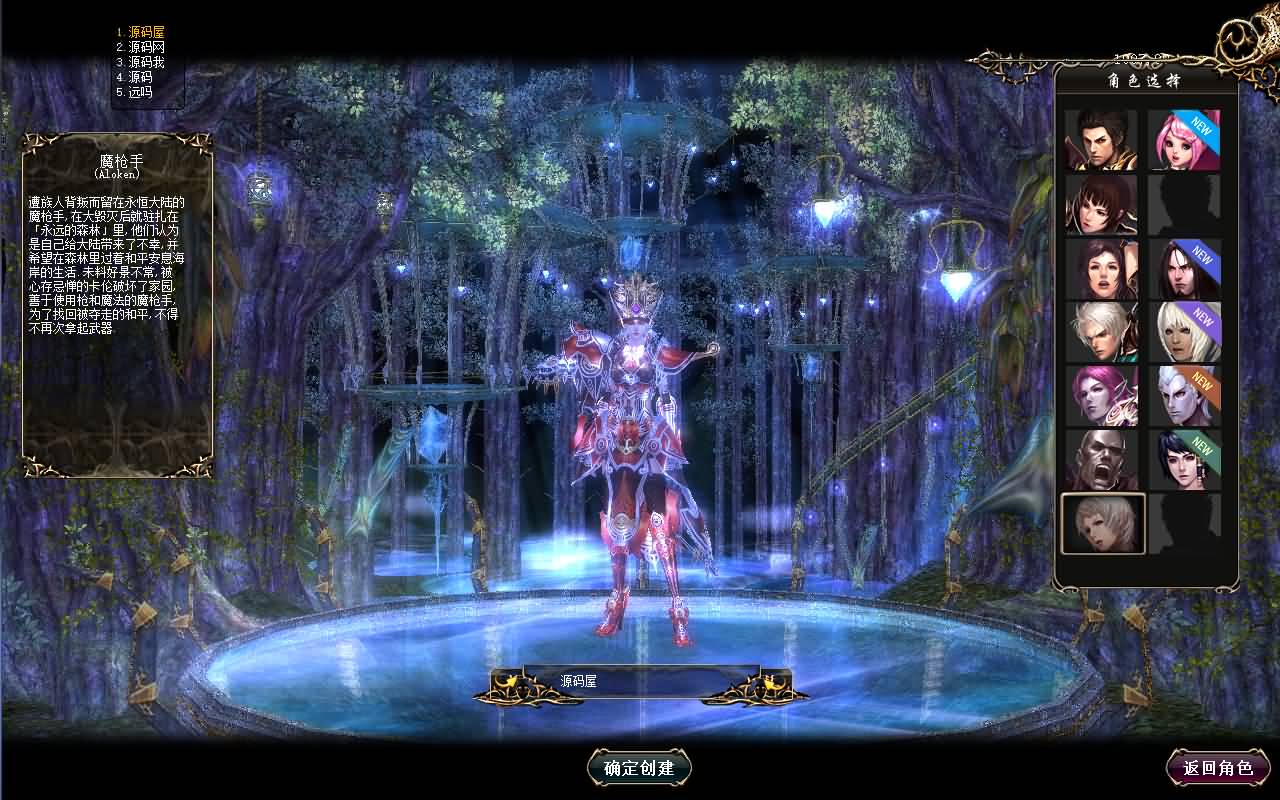Select the white-haired female with purple NEW badge

pyautogui.click(x=1185, y=332)
